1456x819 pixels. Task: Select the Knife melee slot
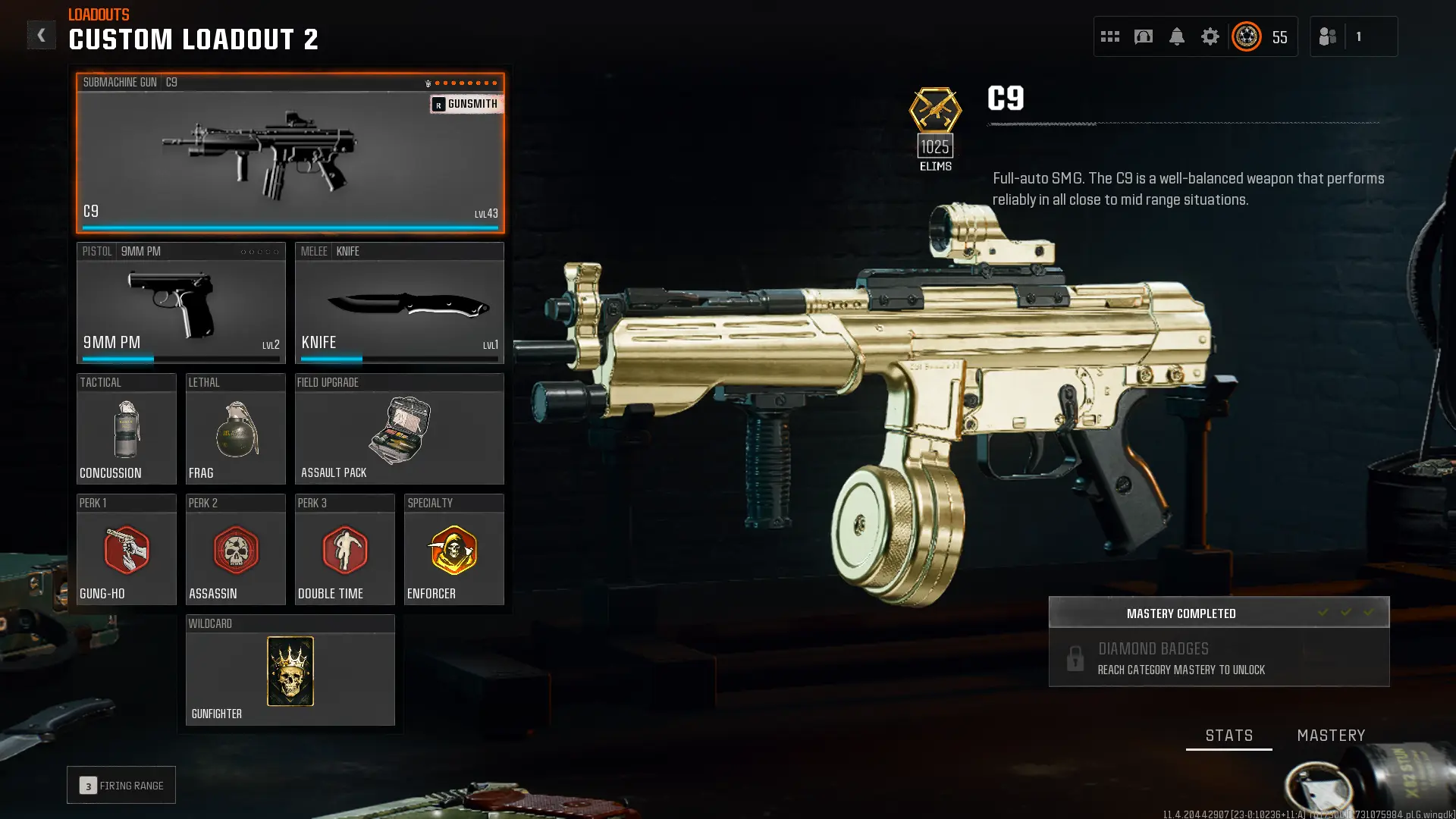coord(399,303)
